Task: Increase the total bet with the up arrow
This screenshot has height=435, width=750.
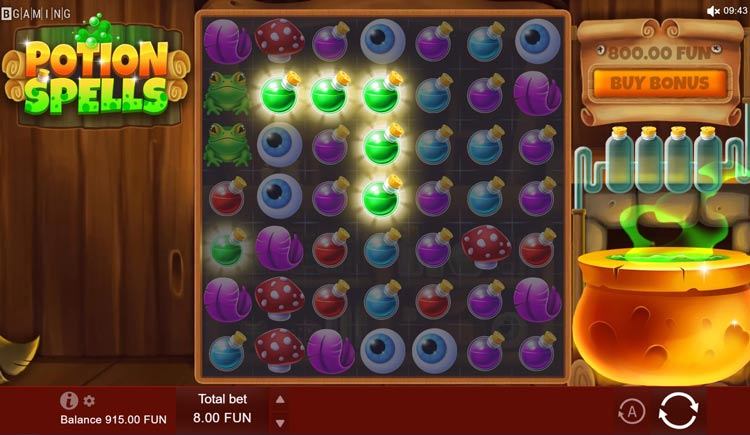Action: click(280, 399)
